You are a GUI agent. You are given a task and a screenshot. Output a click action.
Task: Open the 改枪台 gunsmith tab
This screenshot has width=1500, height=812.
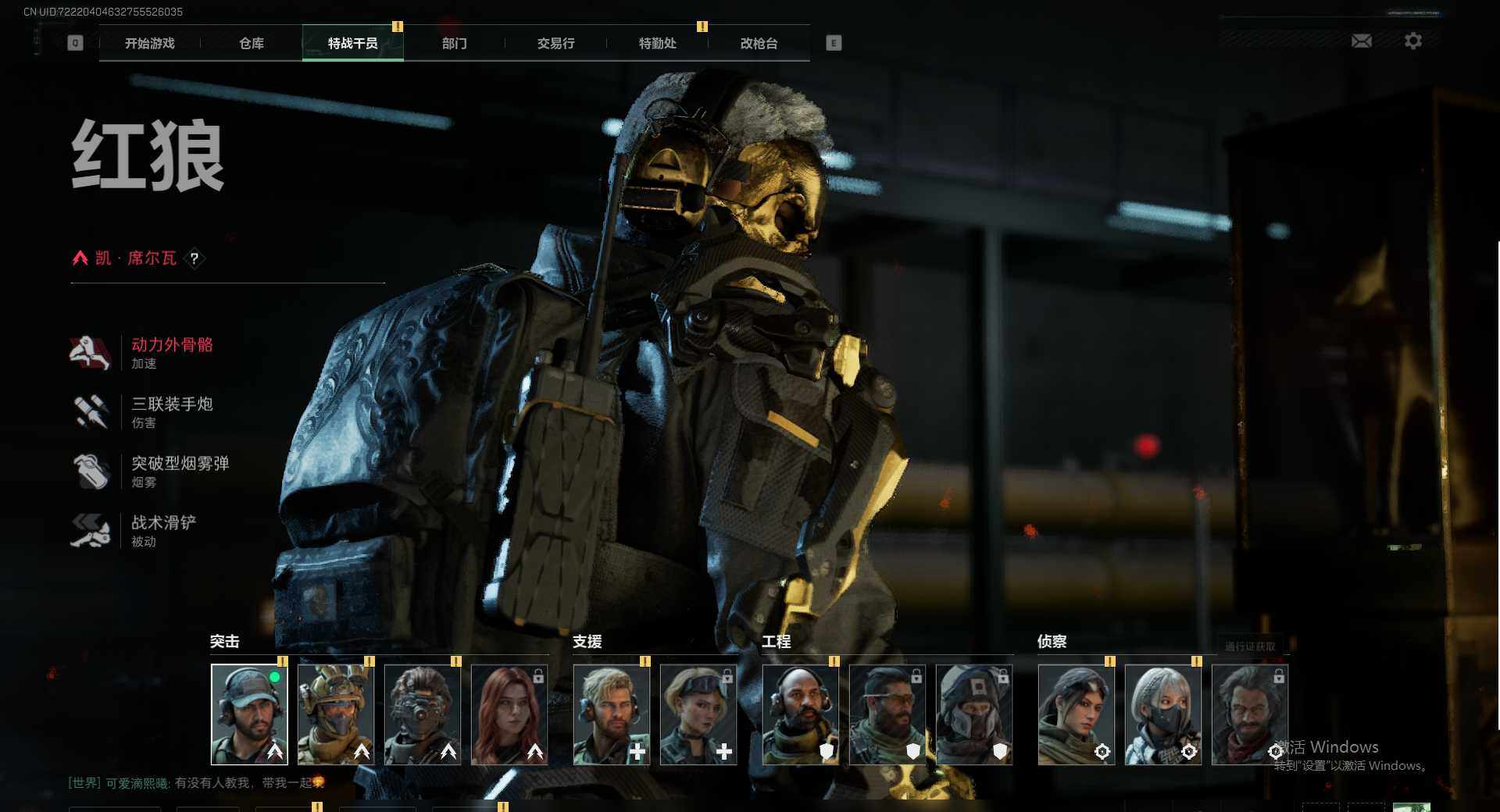[x=759, y=44]
